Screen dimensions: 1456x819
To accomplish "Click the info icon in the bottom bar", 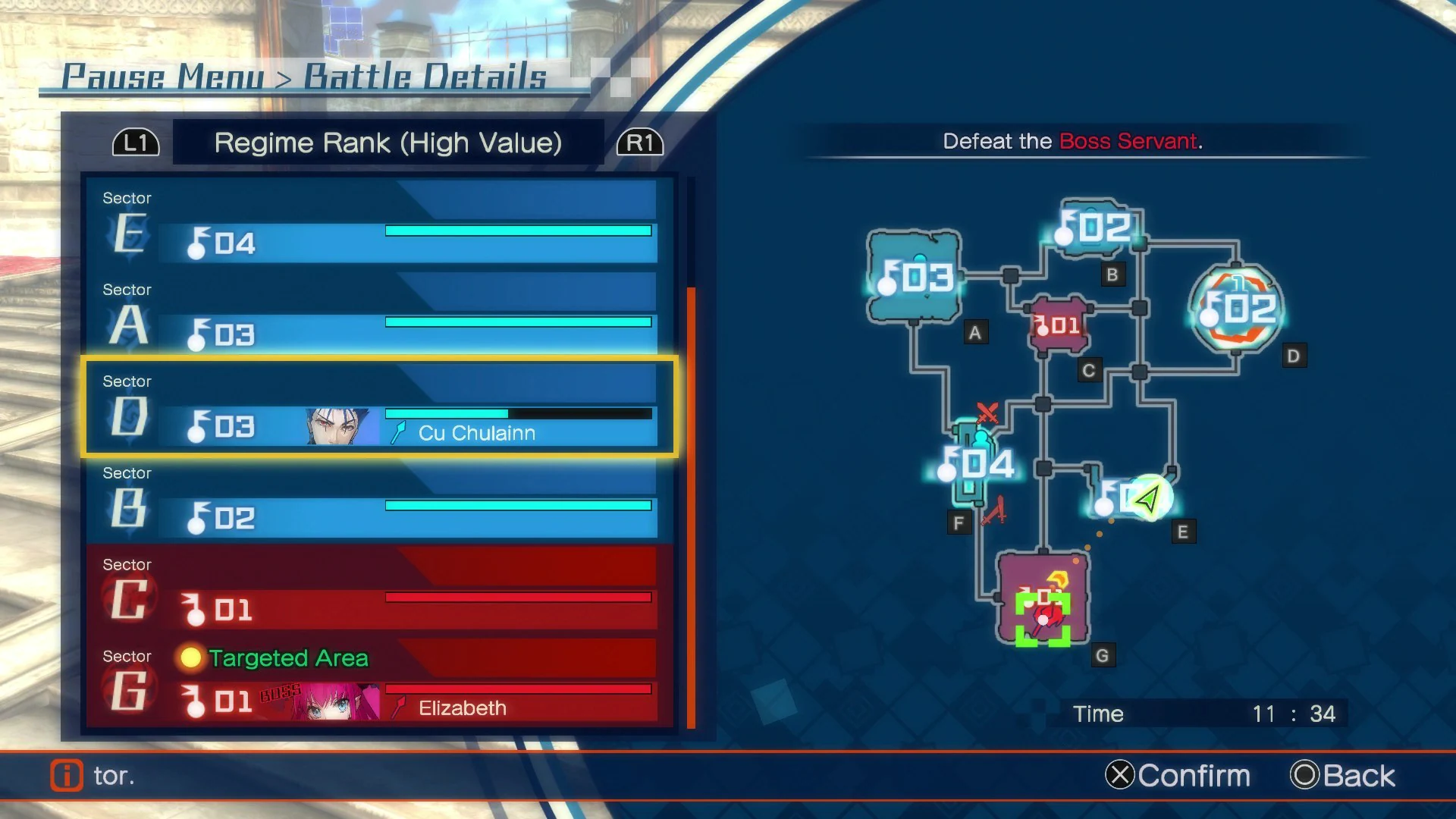I will pyautogui.click(x=67, y=777).
